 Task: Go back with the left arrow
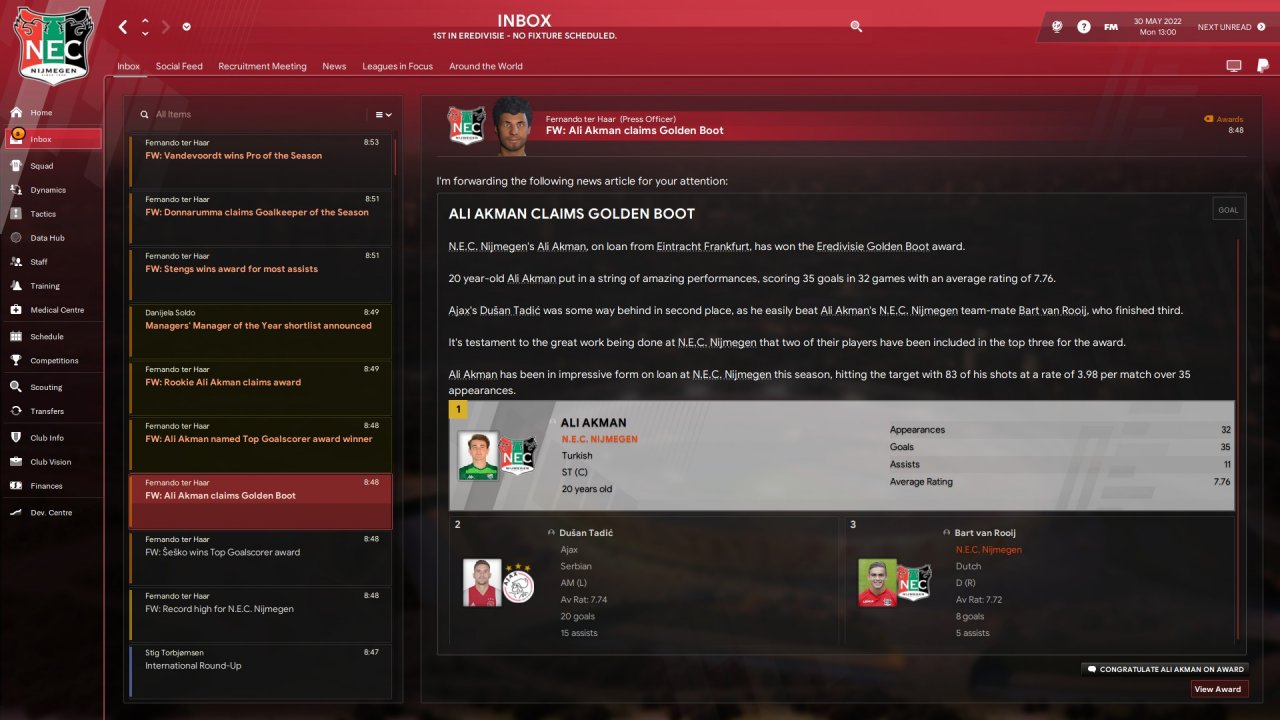point(123,27)
